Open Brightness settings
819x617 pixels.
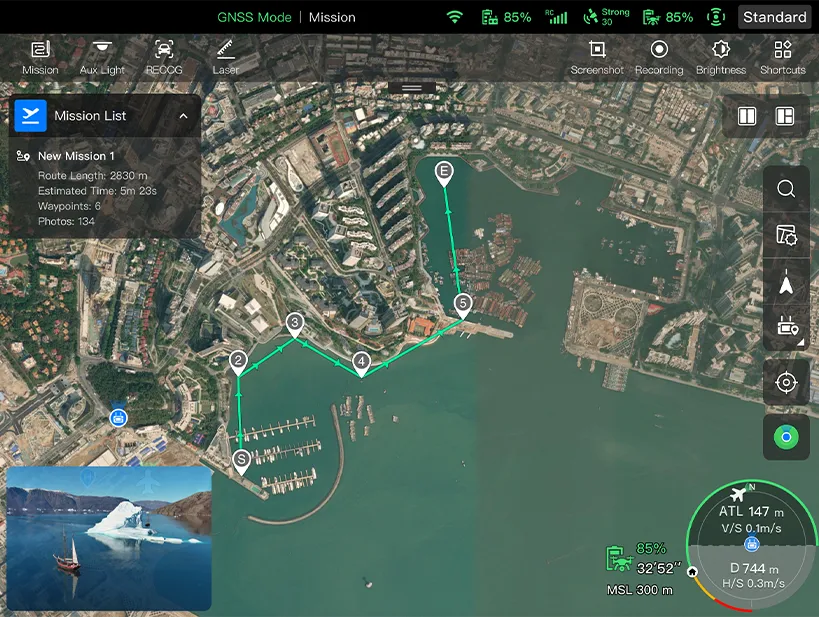[x=721, y=57]
